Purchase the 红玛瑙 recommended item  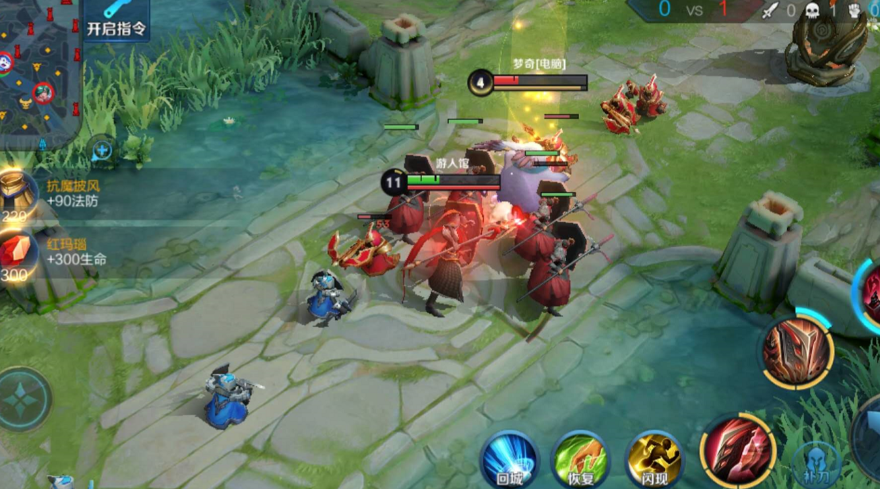[20, 254]
